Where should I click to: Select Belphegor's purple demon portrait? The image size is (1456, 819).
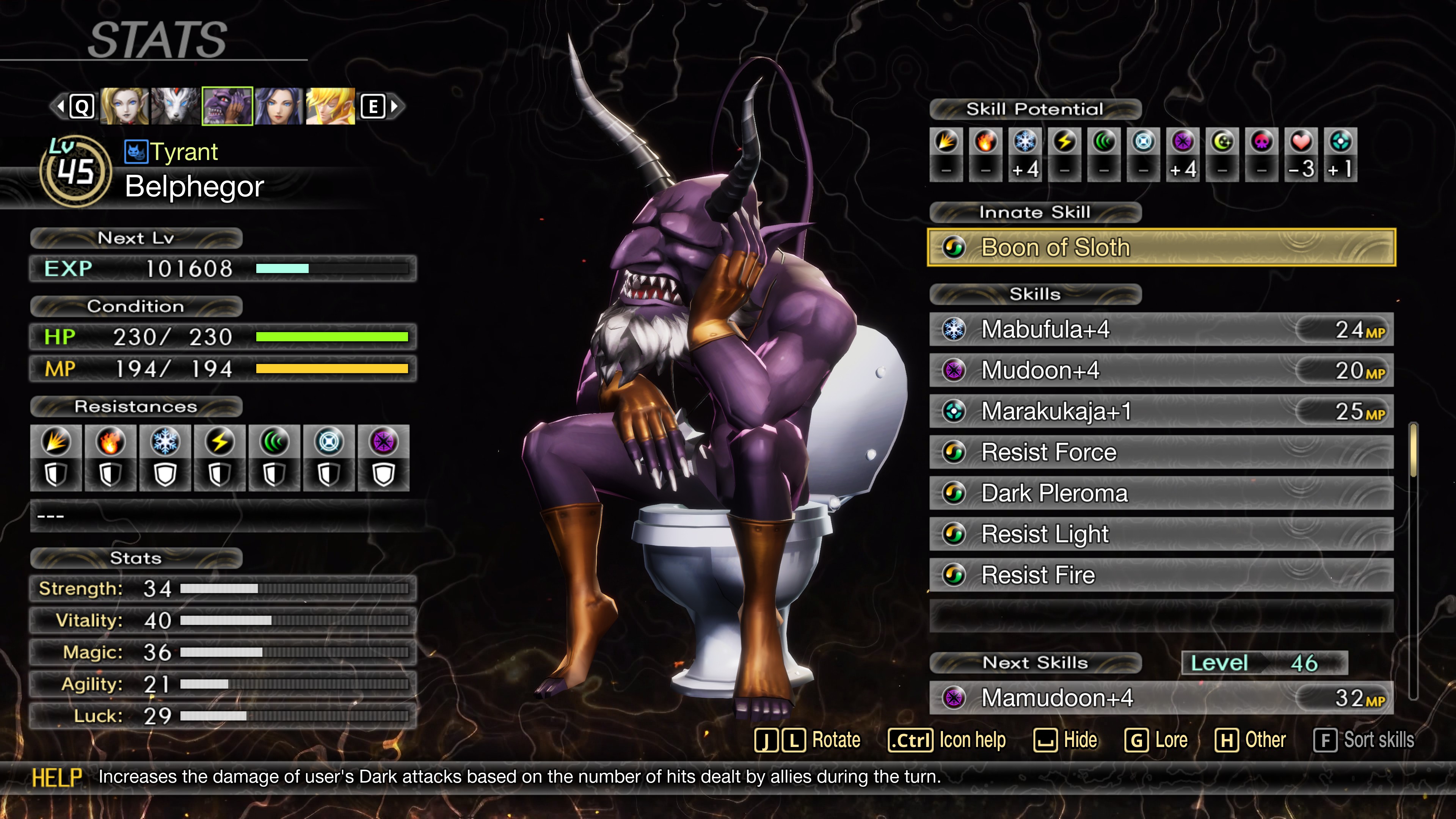pyautogui.click(x=227, y=106)
